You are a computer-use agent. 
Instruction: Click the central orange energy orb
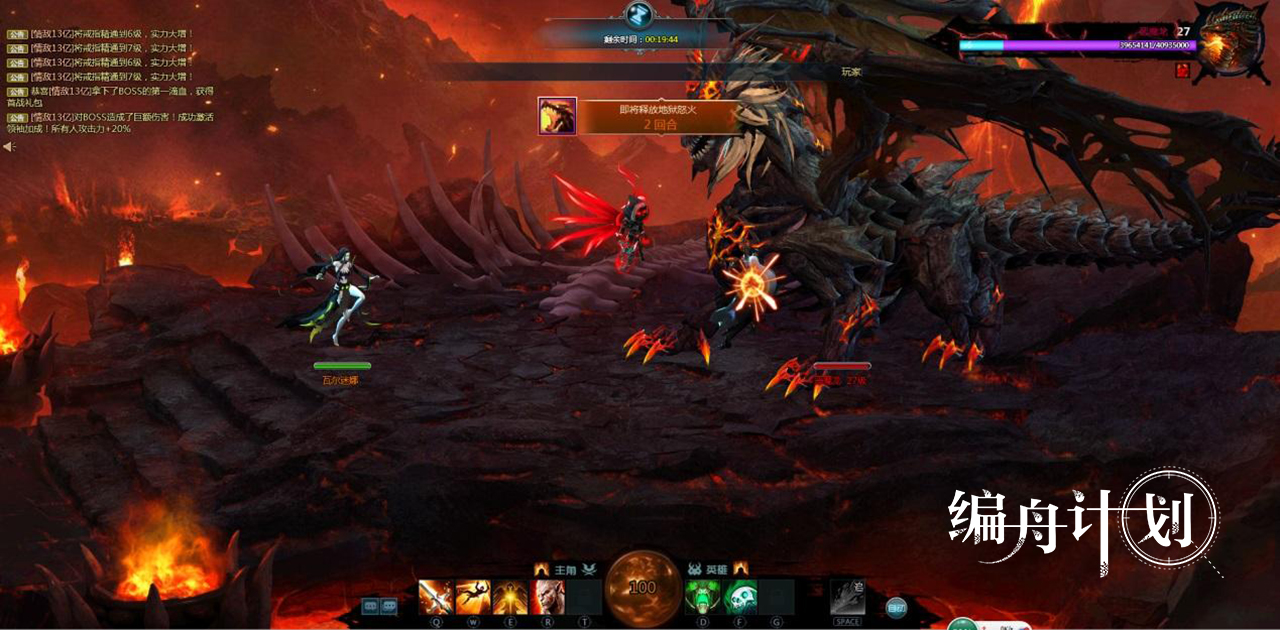click(x=643, y=586)
